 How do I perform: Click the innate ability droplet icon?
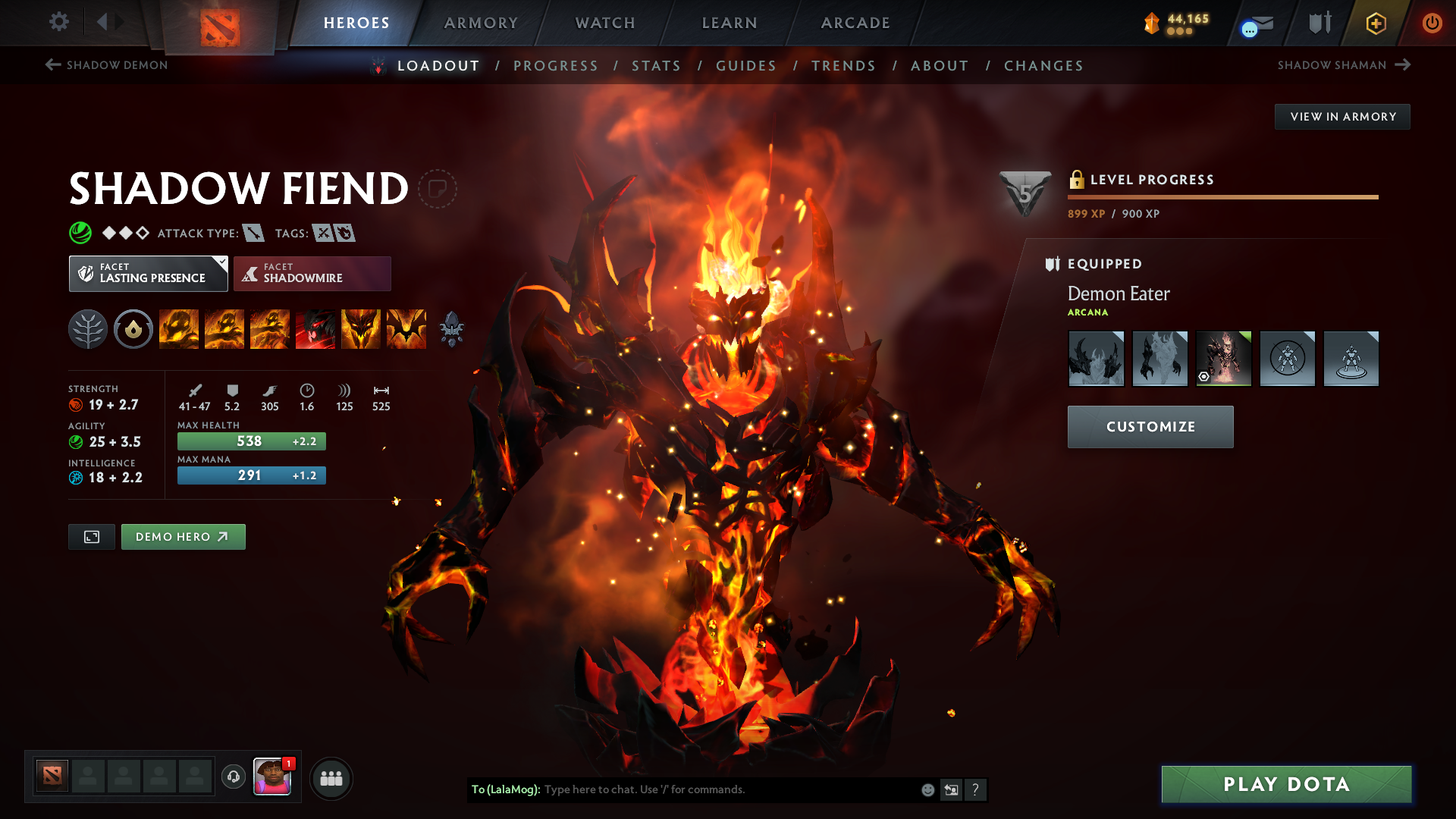(133, 329)
